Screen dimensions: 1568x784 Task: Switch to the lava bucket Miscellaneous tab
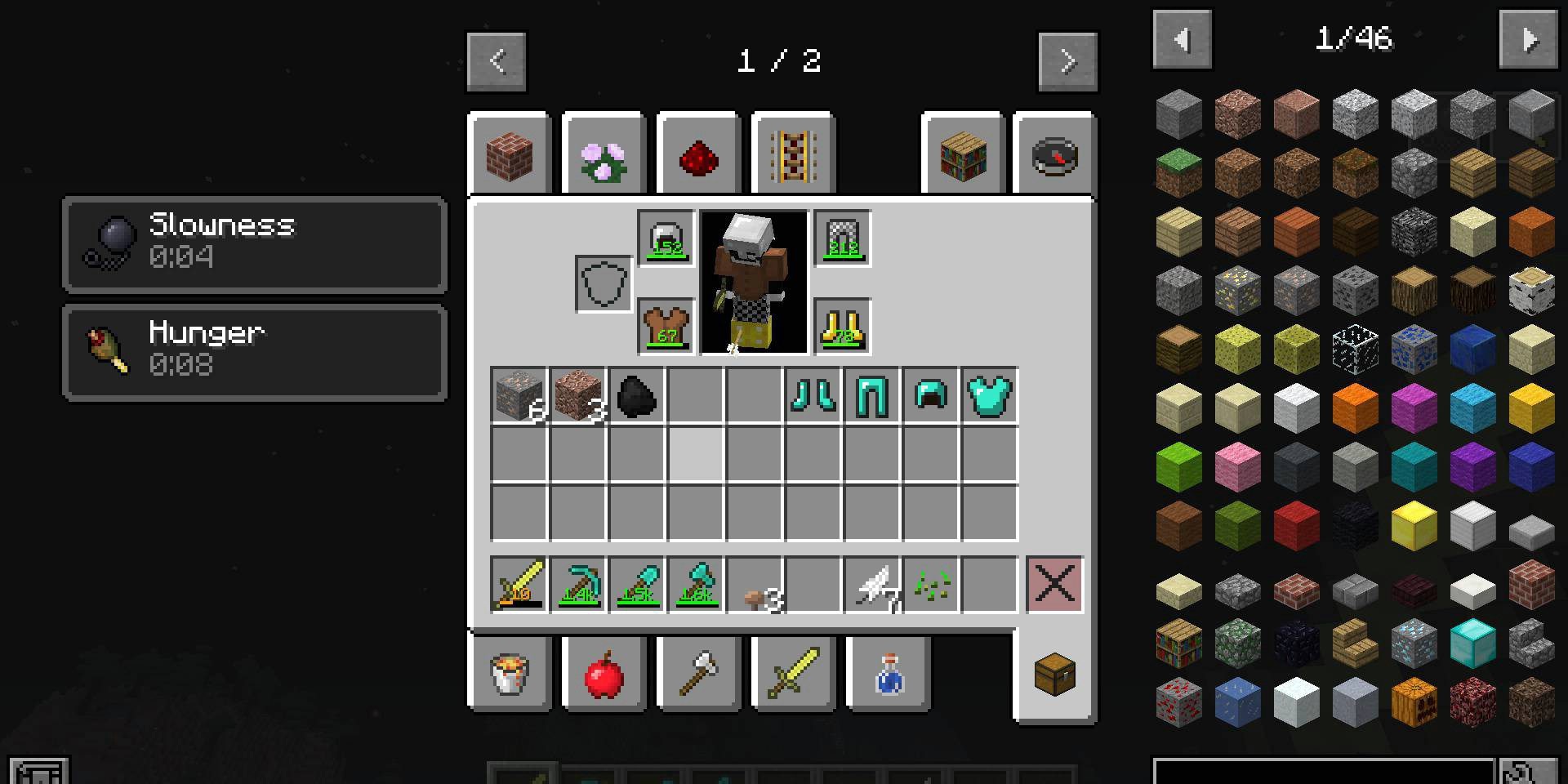pyautogui.click(x=510, y=675)
